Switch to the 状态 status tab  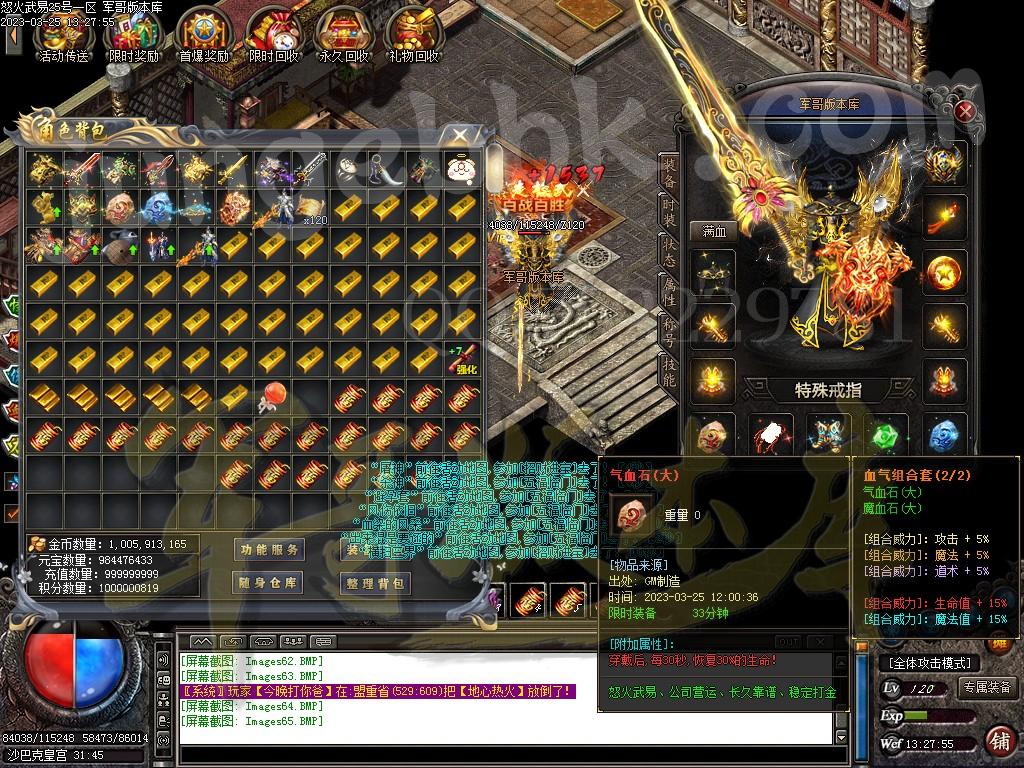pyautogui.click(x=669, y=254)
